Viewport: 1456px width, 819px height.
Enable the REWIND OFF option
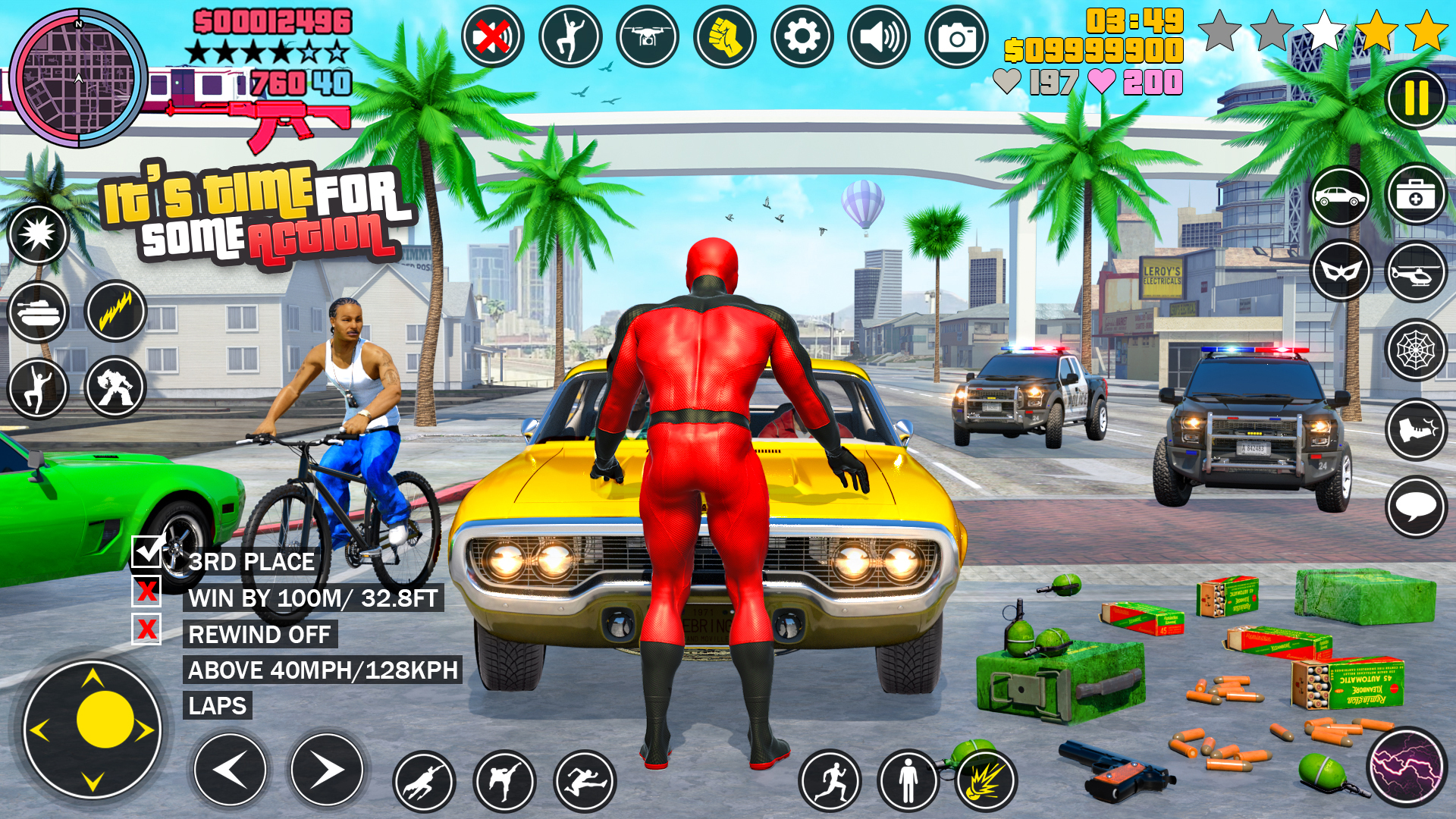coord(150,633)
